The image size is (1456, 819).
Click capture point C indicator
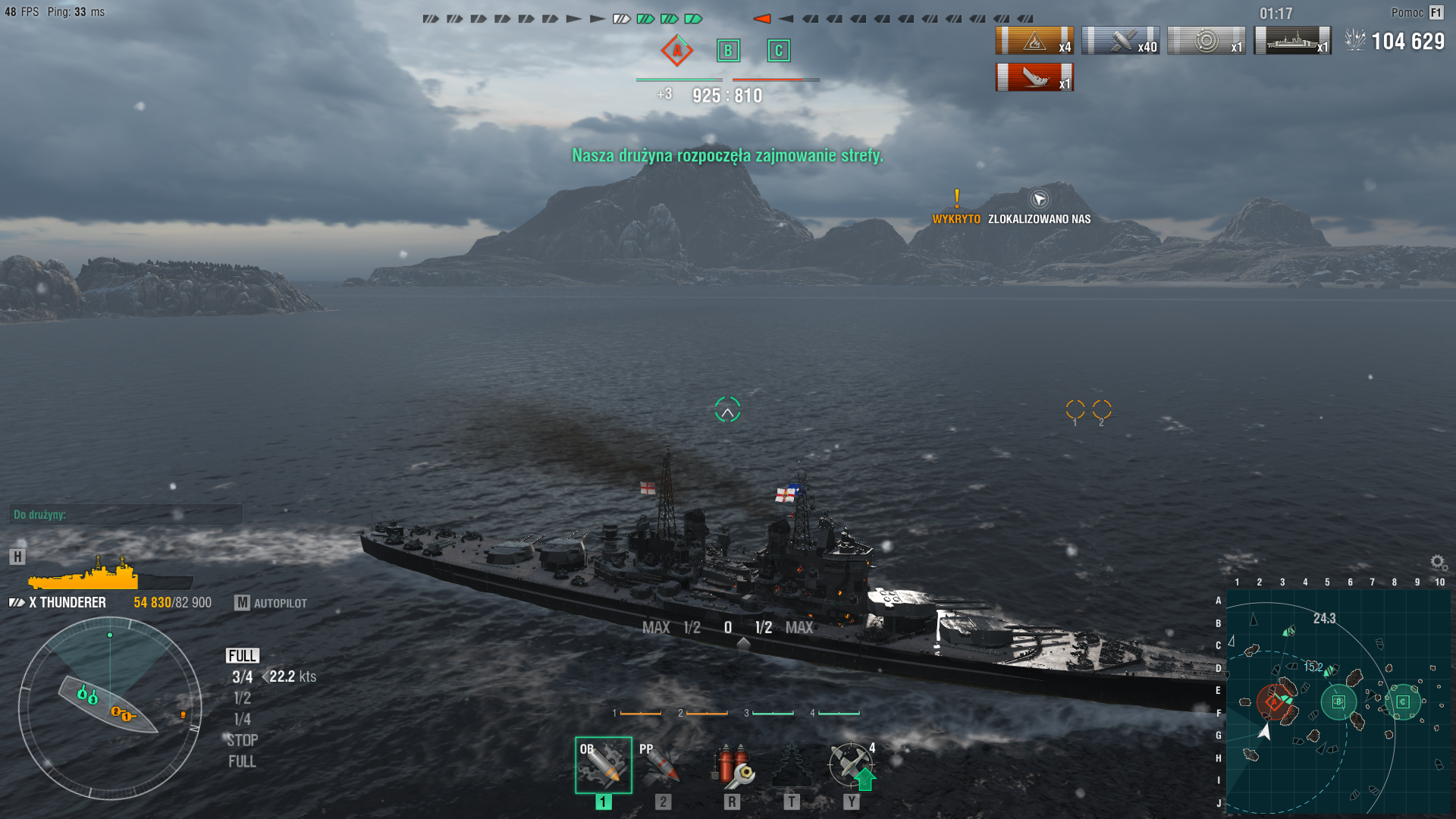coord(778,51)
